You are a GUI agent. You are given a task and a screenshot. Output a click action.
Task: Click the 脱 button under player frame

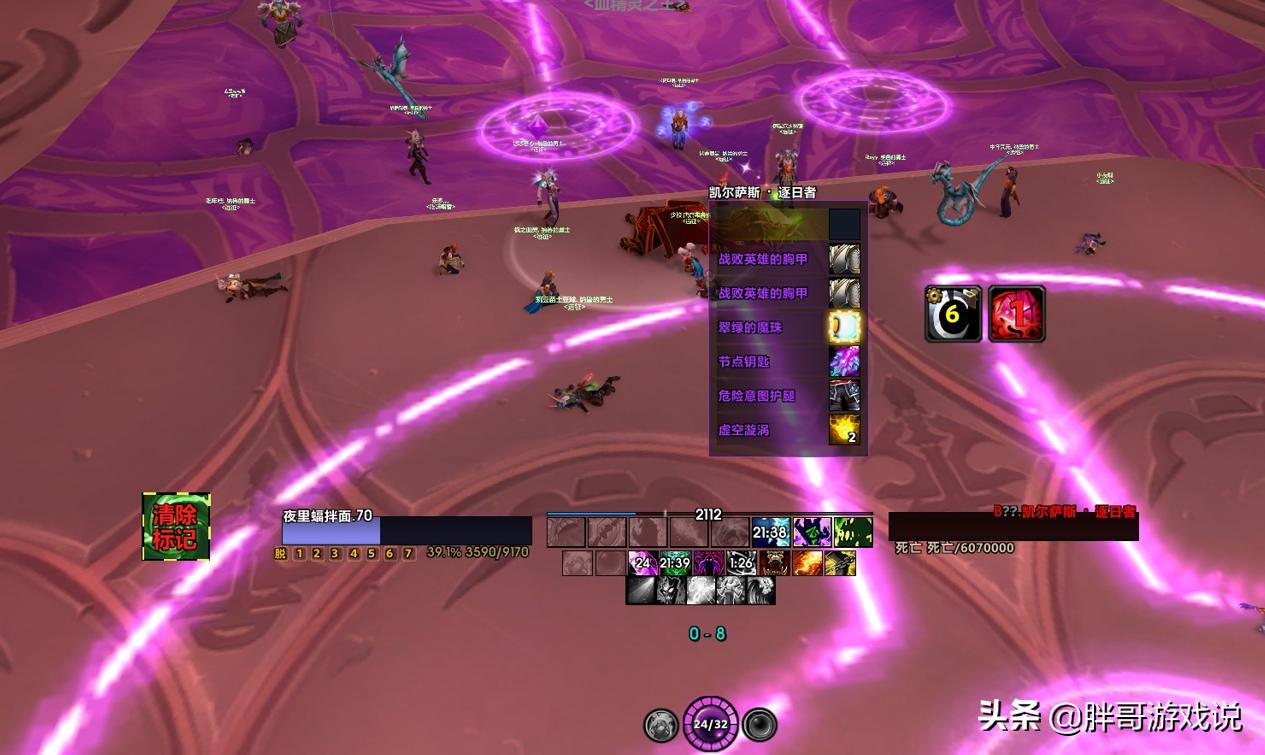click(x=280, y=553)
